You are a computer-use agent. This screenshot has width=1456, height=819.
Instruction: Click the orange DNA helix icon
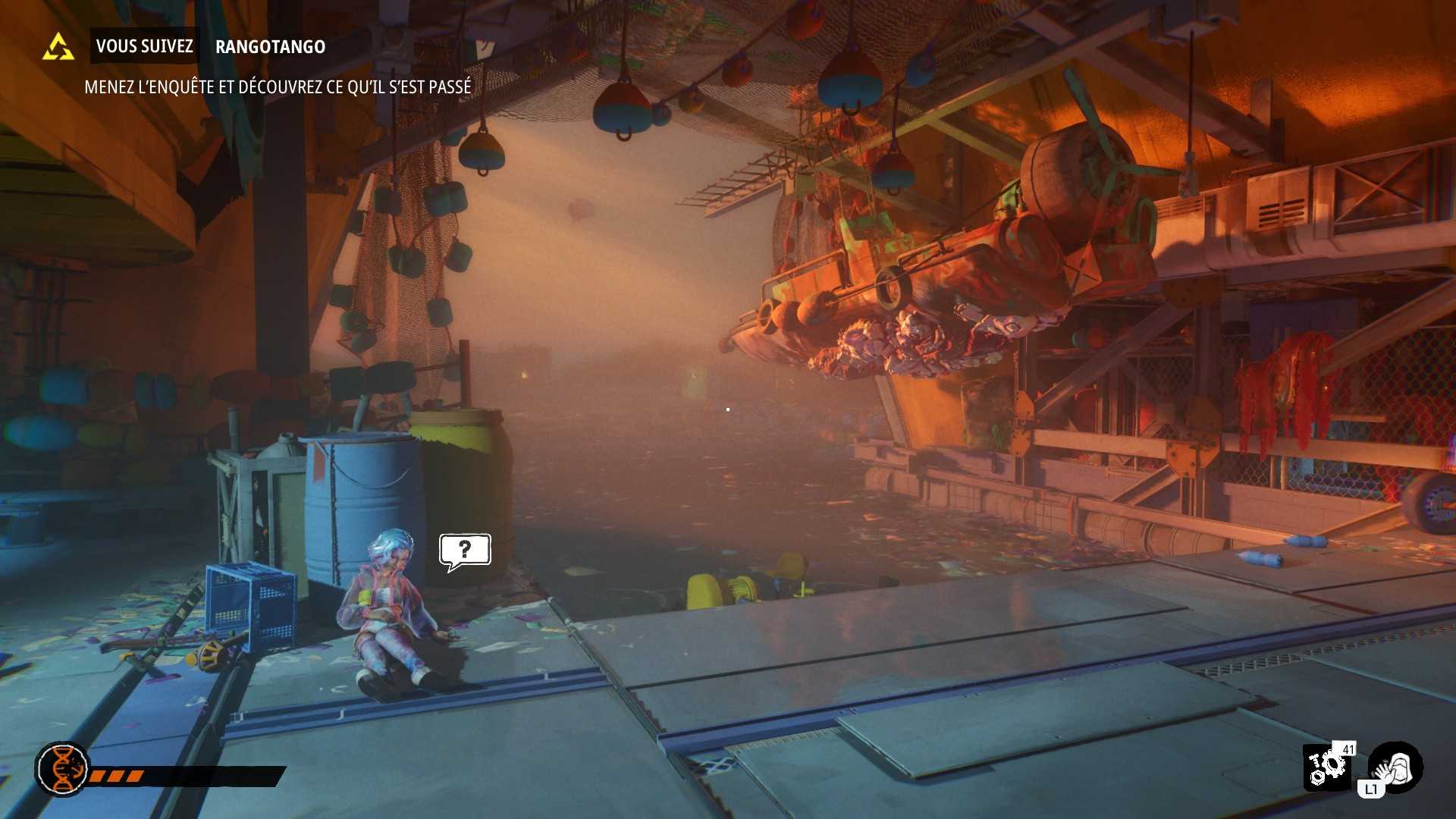click(x=62, y=769)
